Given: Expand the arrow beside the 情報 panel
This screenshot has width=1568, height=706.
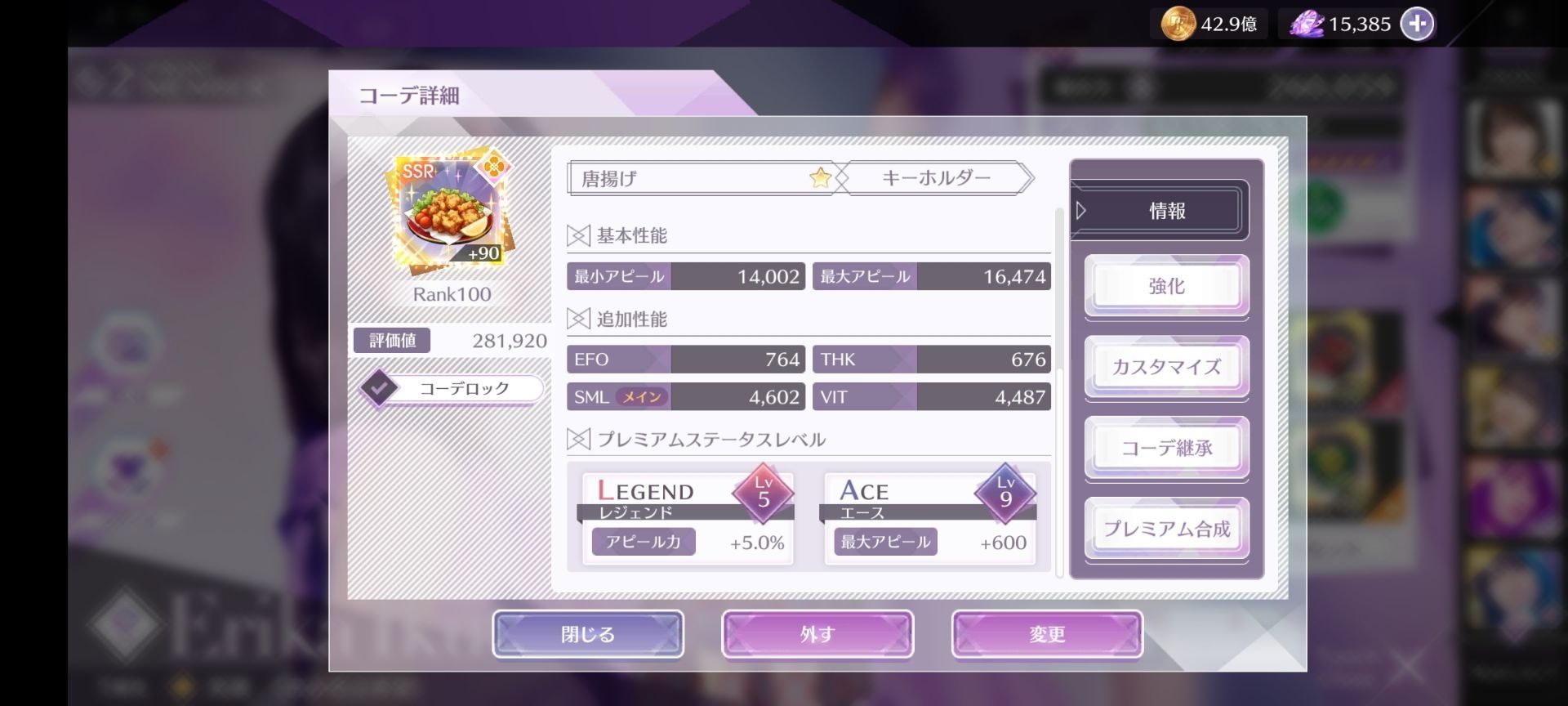Looking at the screenshot, I should click(1082, 209).
